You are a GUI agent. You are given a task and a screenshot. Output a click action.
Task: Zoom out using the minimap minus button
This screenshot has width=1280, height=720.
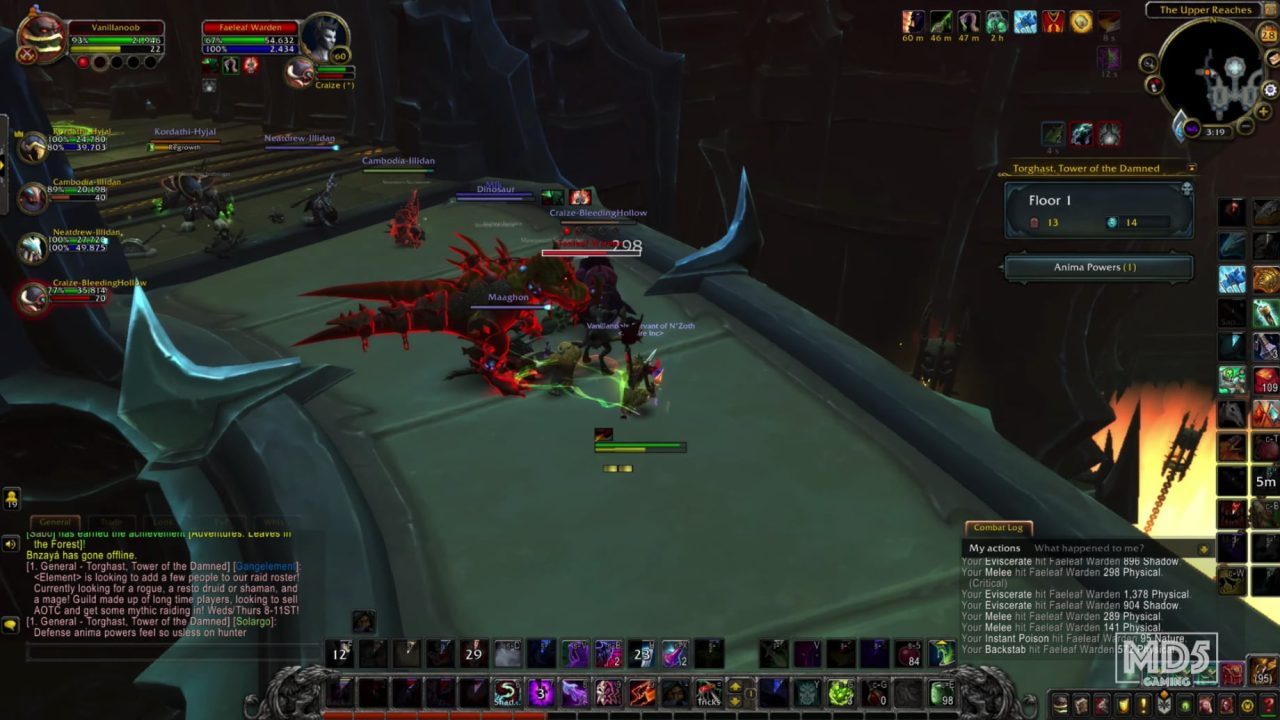coord(1245,124)
